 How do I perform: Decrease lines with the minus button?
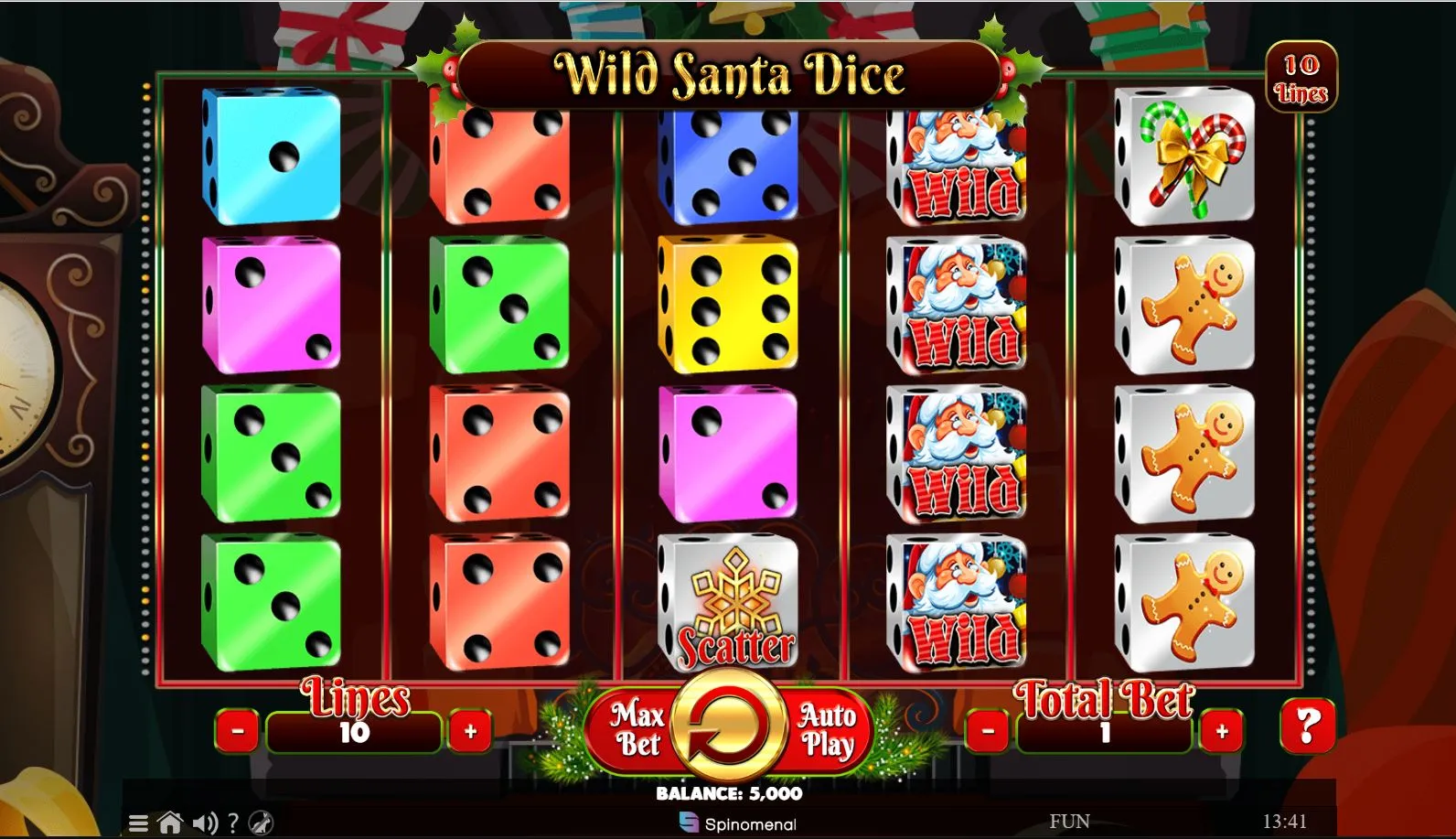[x=240, y=731]
